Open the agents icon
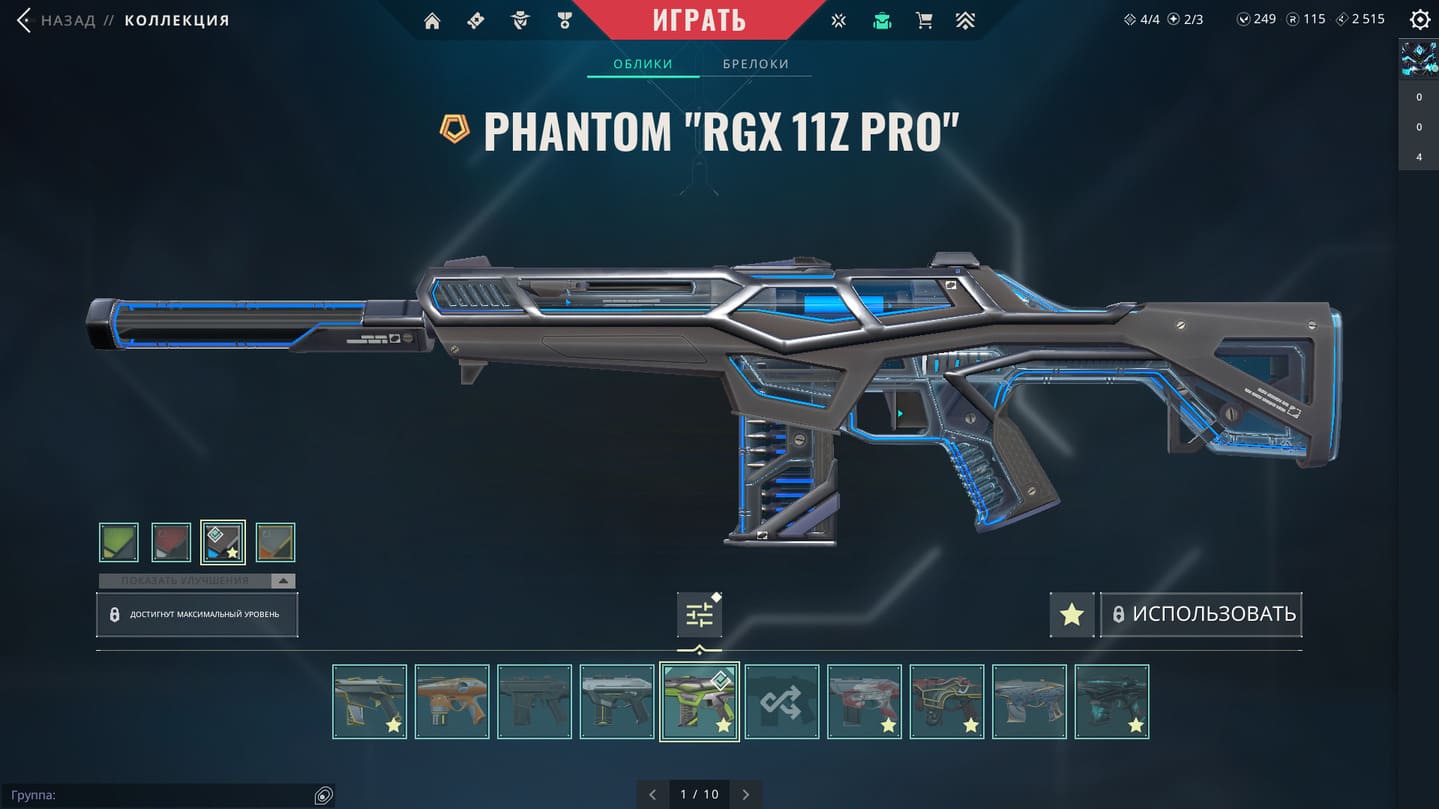Image resolution: width=1439 pixels, height=809 pixels. click(520, 21)
